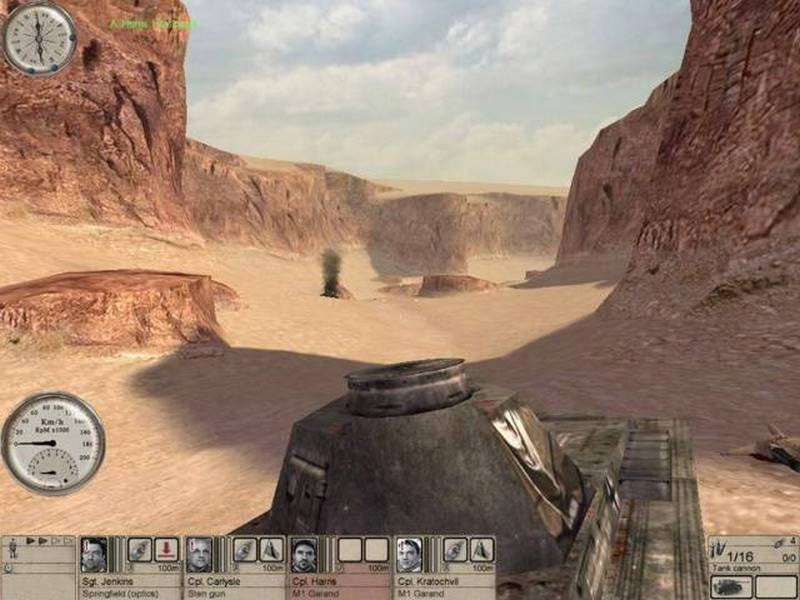Select Sgt. Jenkins' portrait

coord(94,553)
